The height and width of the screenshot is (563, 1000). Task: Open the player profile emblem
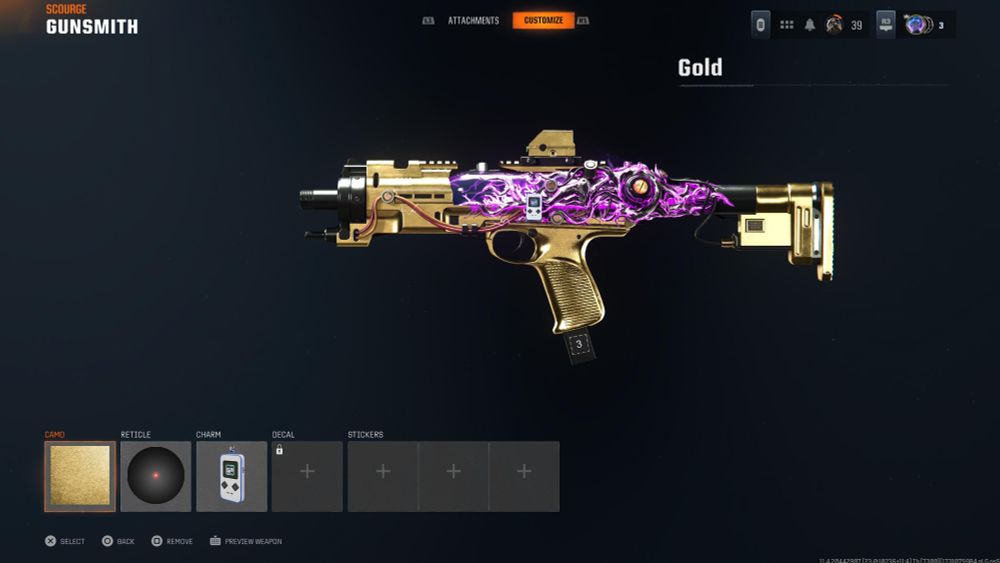point(834,25)
